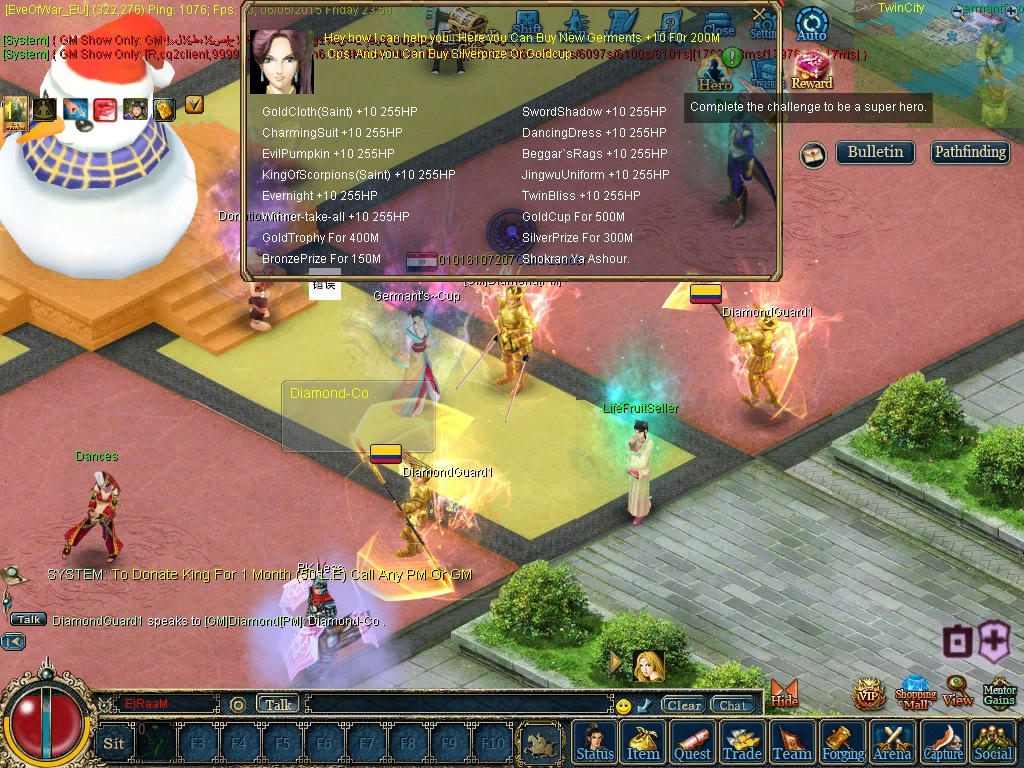
Task: Open the Social panel
Action: point(992,742)
